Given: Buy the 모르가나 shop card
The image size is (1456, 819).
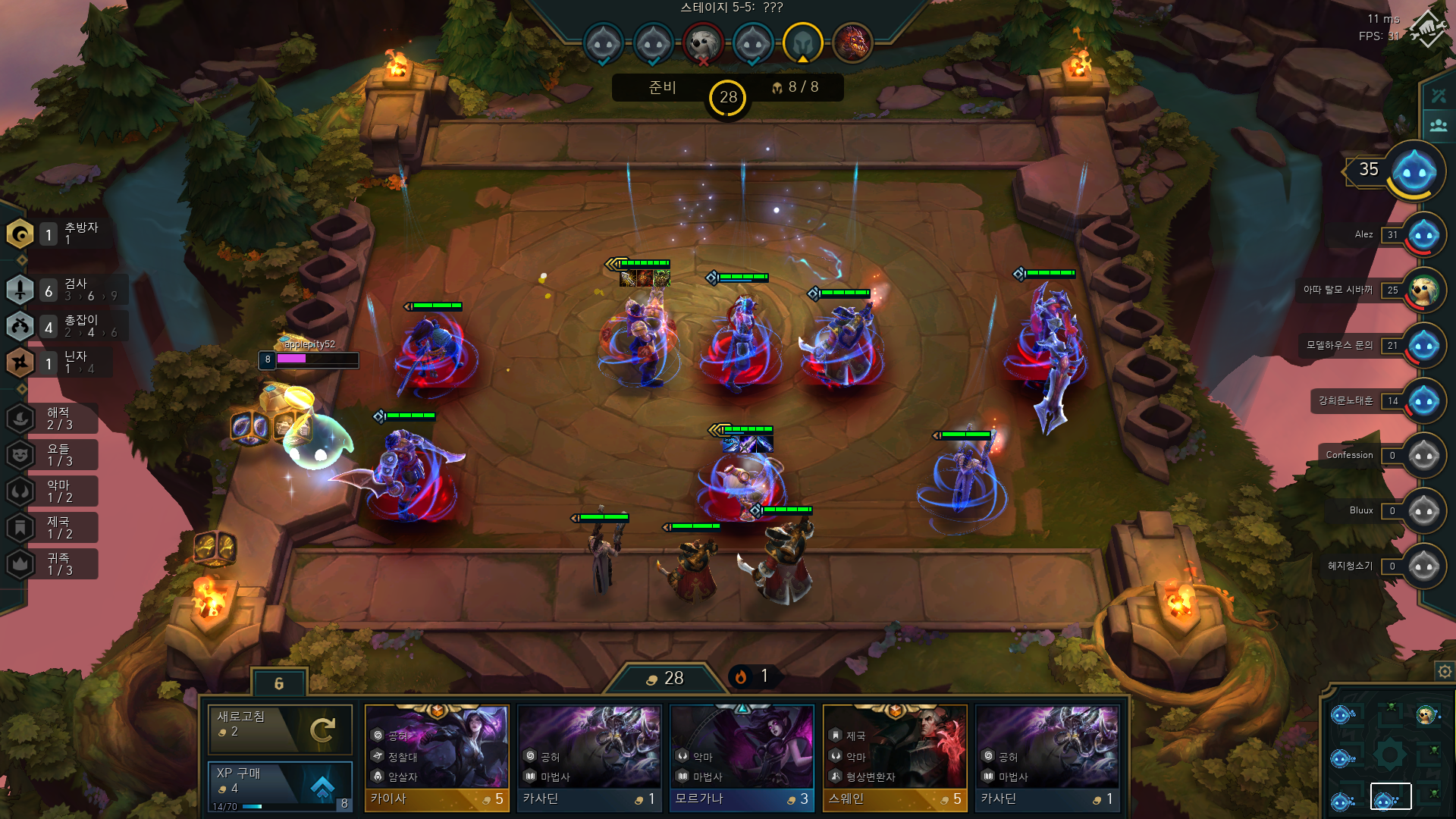Looking at the screenshot, I should point(742,758).
